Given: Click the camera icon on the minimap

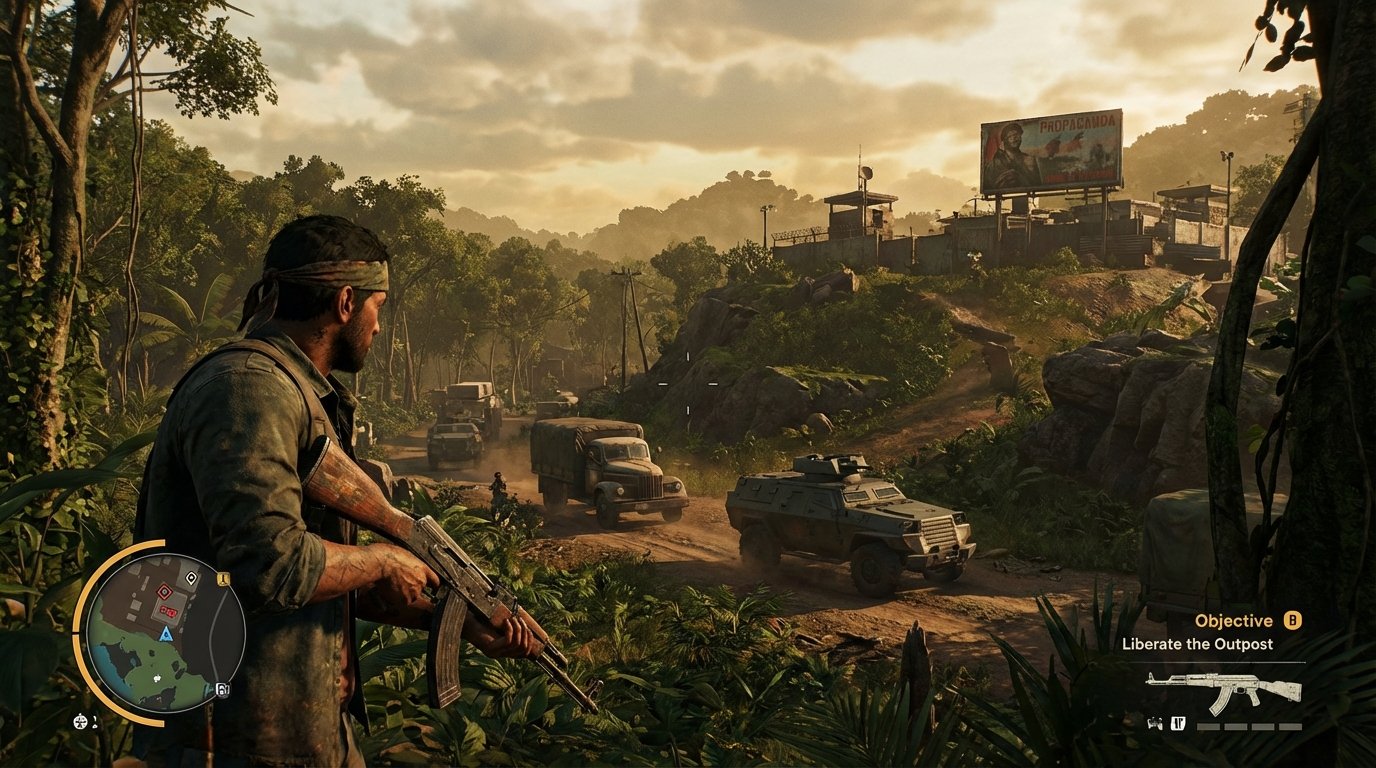Looking at the screenshot, I should [x=223, y=688].
